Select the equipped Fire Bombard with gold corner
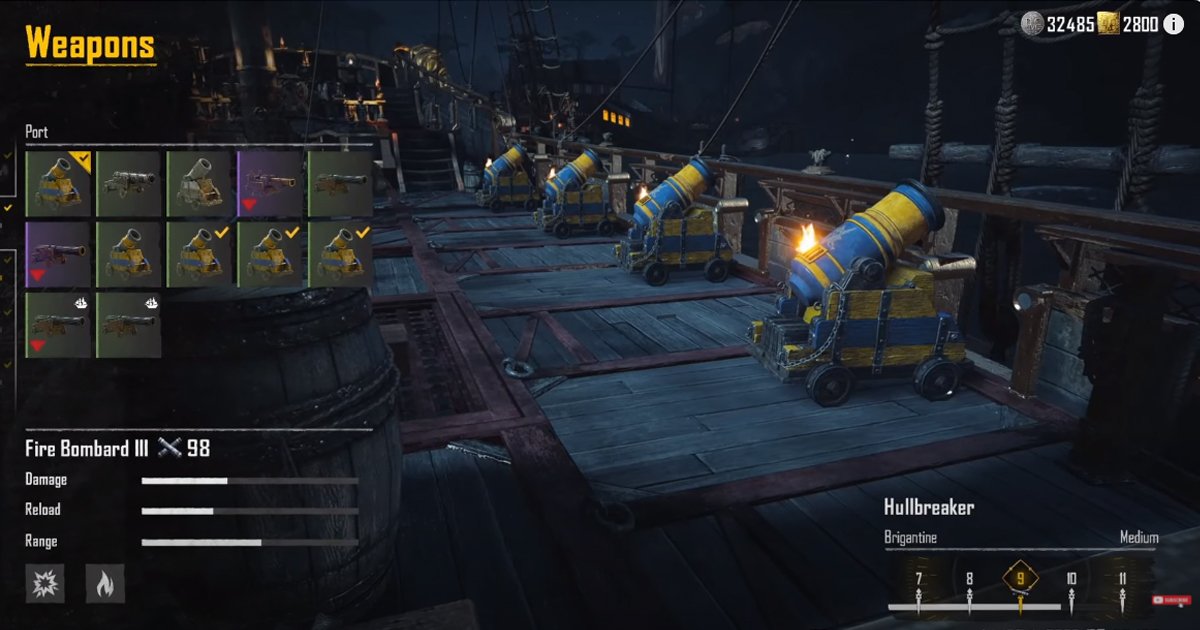This screenshot has width=1200, height=630. point(58,183)
